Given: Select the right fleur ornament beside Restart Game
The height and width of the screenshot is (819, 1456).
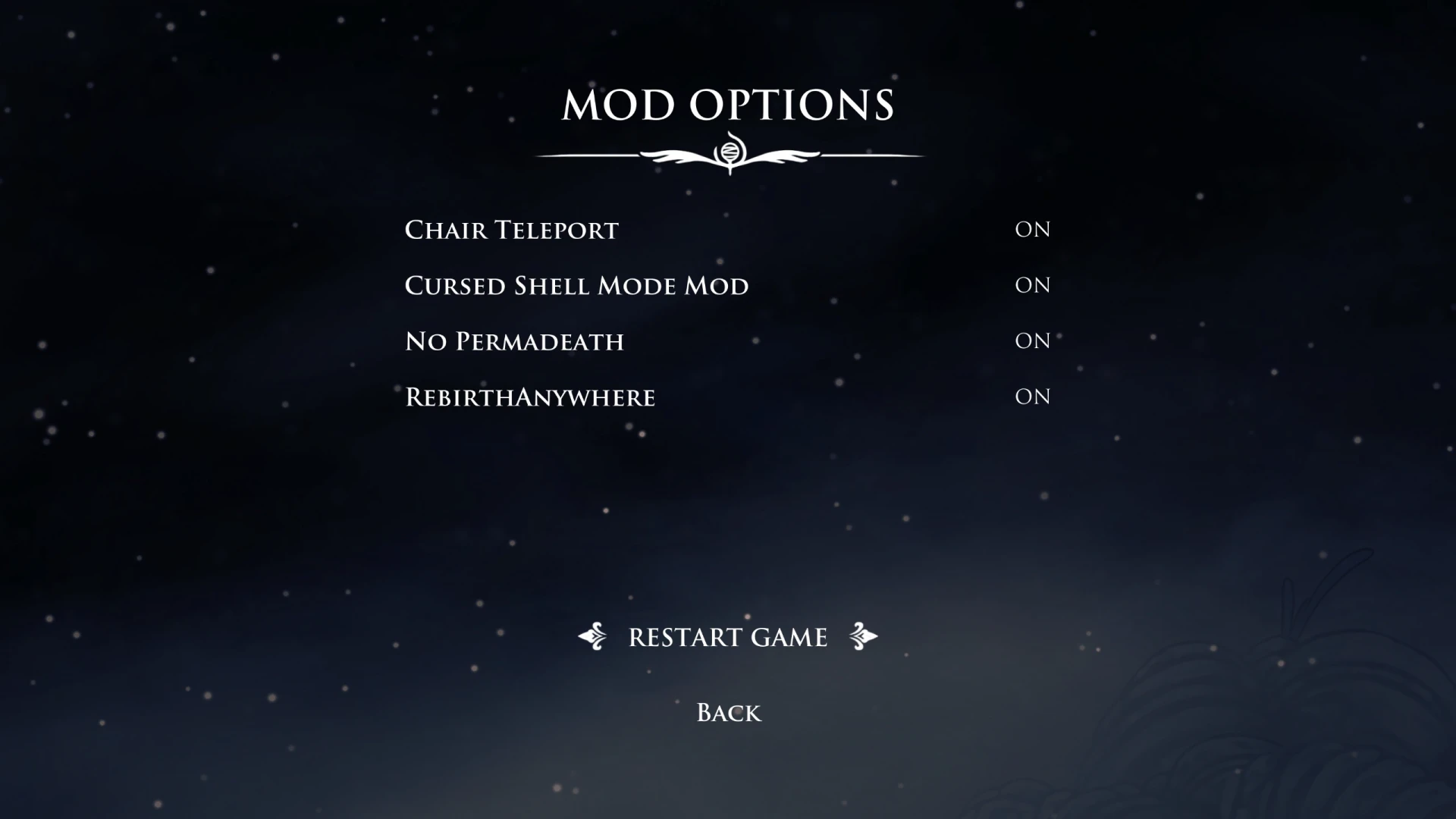Looking at the screenshot, I should (x=864, y=637).
